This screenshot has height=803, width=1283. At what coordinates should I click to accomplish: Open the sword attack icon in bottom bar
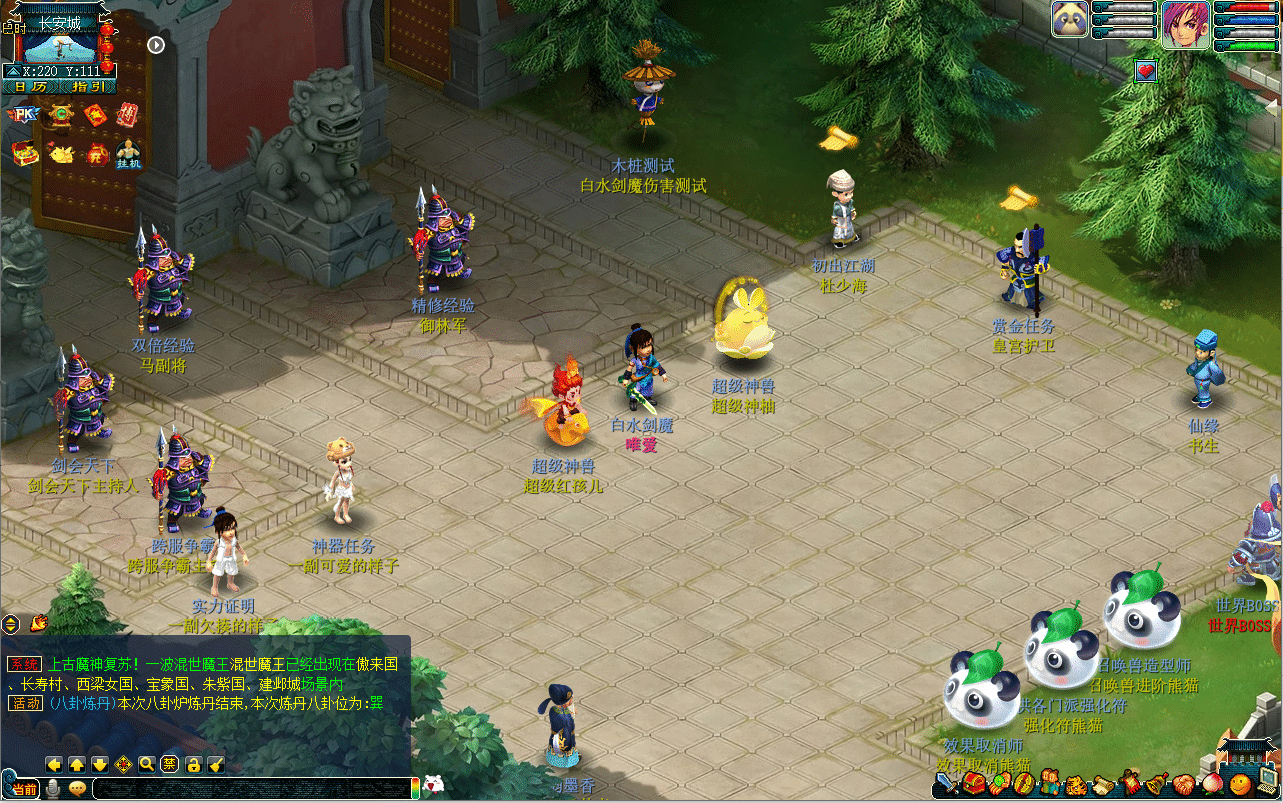click(947, 783)
